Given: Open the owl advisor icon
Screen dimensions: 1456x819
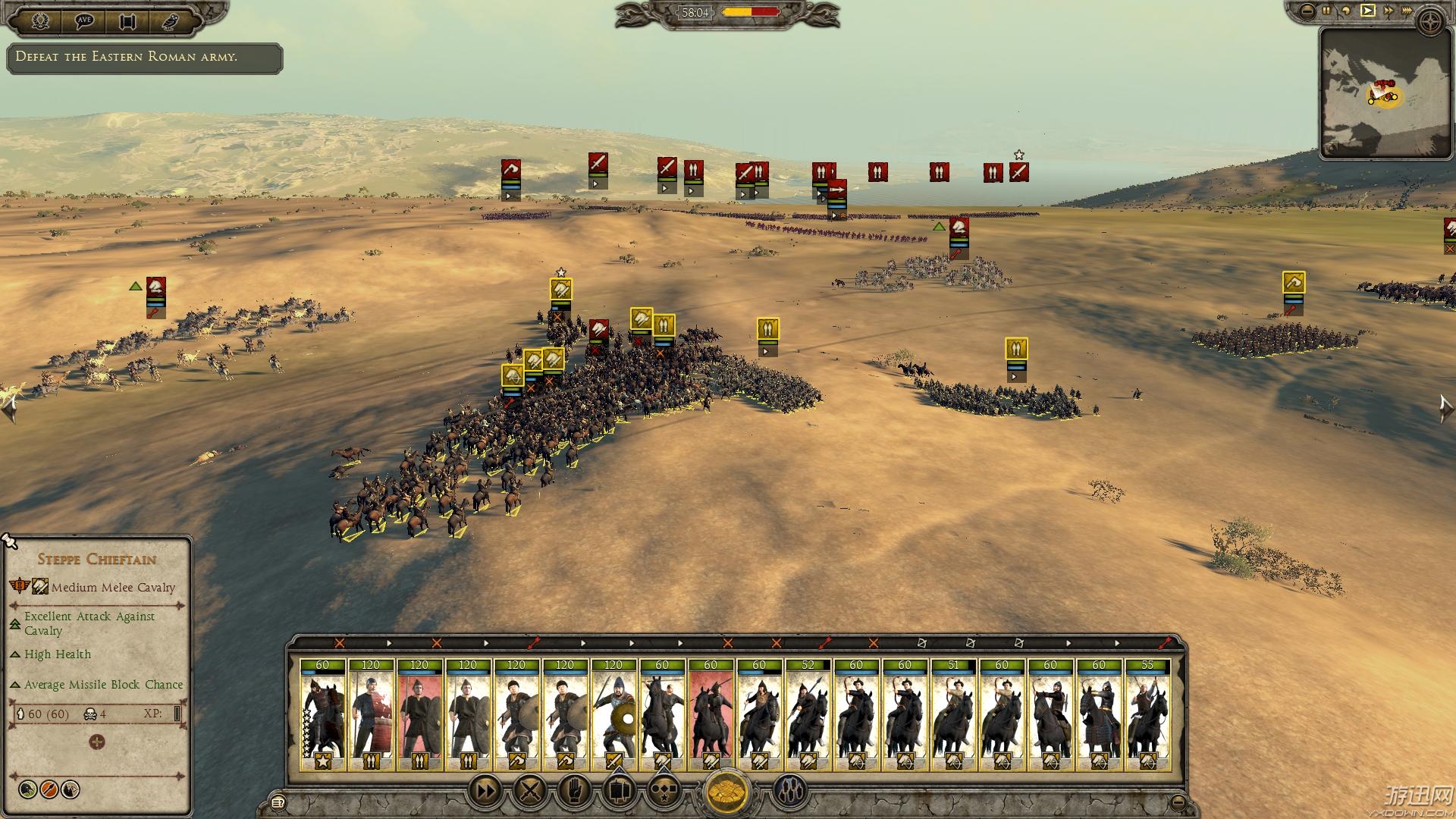Looking at the screenshot, I should (x=171, y=20).
